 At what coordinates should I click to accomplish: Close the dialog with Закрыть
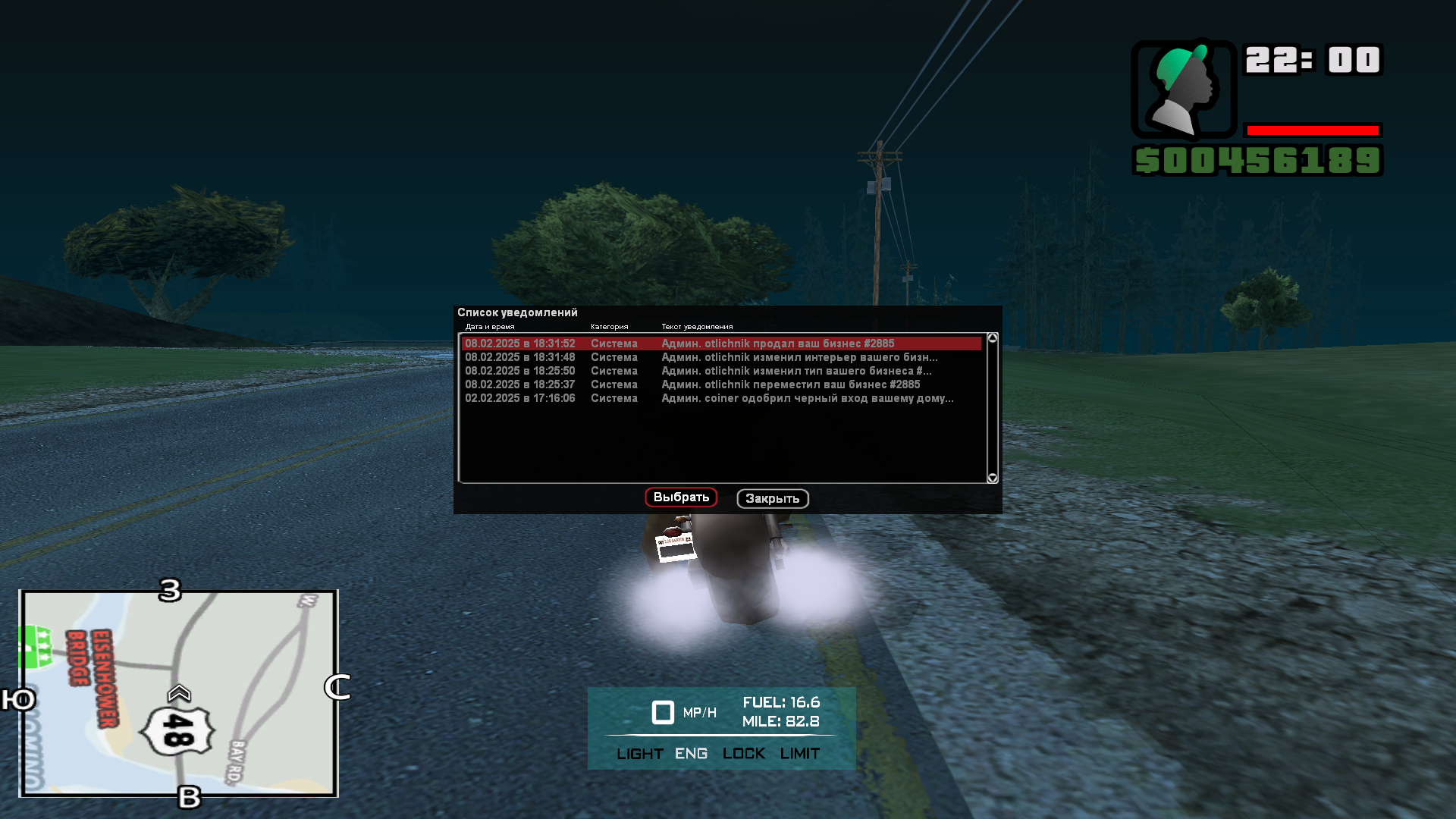[772, 499]
